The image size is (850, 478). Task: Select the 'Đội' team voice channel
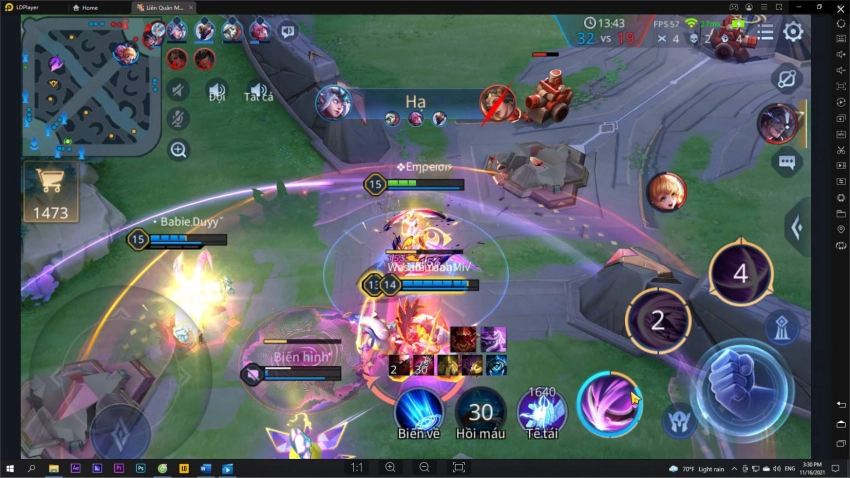pyautogui.click(x=217, y=90)
